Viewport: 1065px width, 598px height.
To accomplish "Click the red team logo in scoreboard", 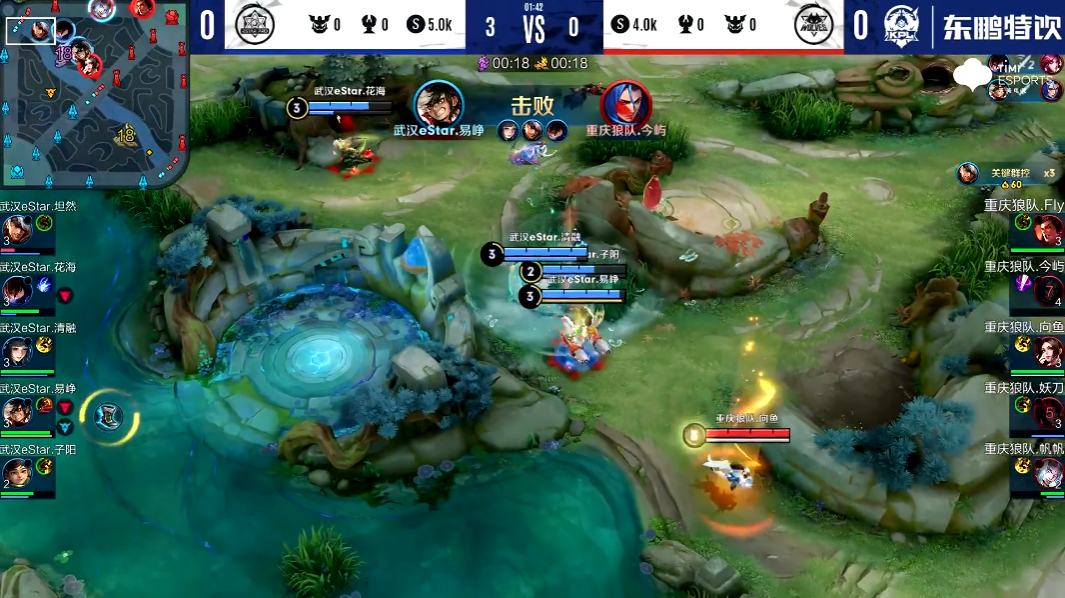I will pyautogui.click(x=813, y=25).
